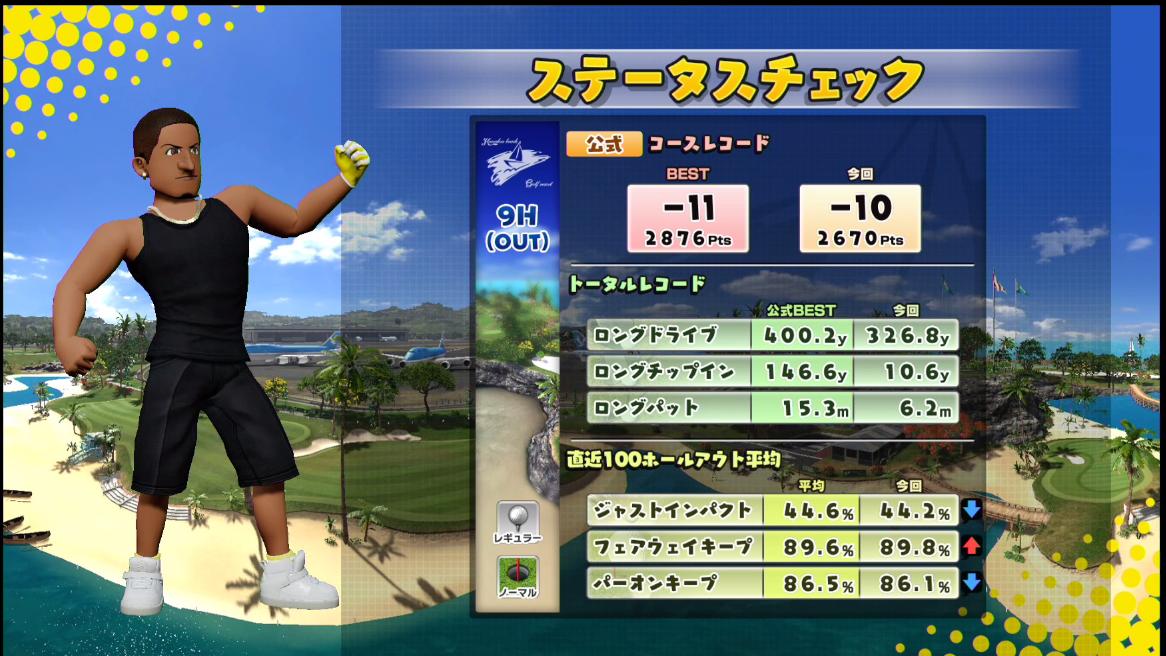This screenshot has height=656, width=1166.
Task: Select the 公式 orange badge
Action: [x=604, y=144]
